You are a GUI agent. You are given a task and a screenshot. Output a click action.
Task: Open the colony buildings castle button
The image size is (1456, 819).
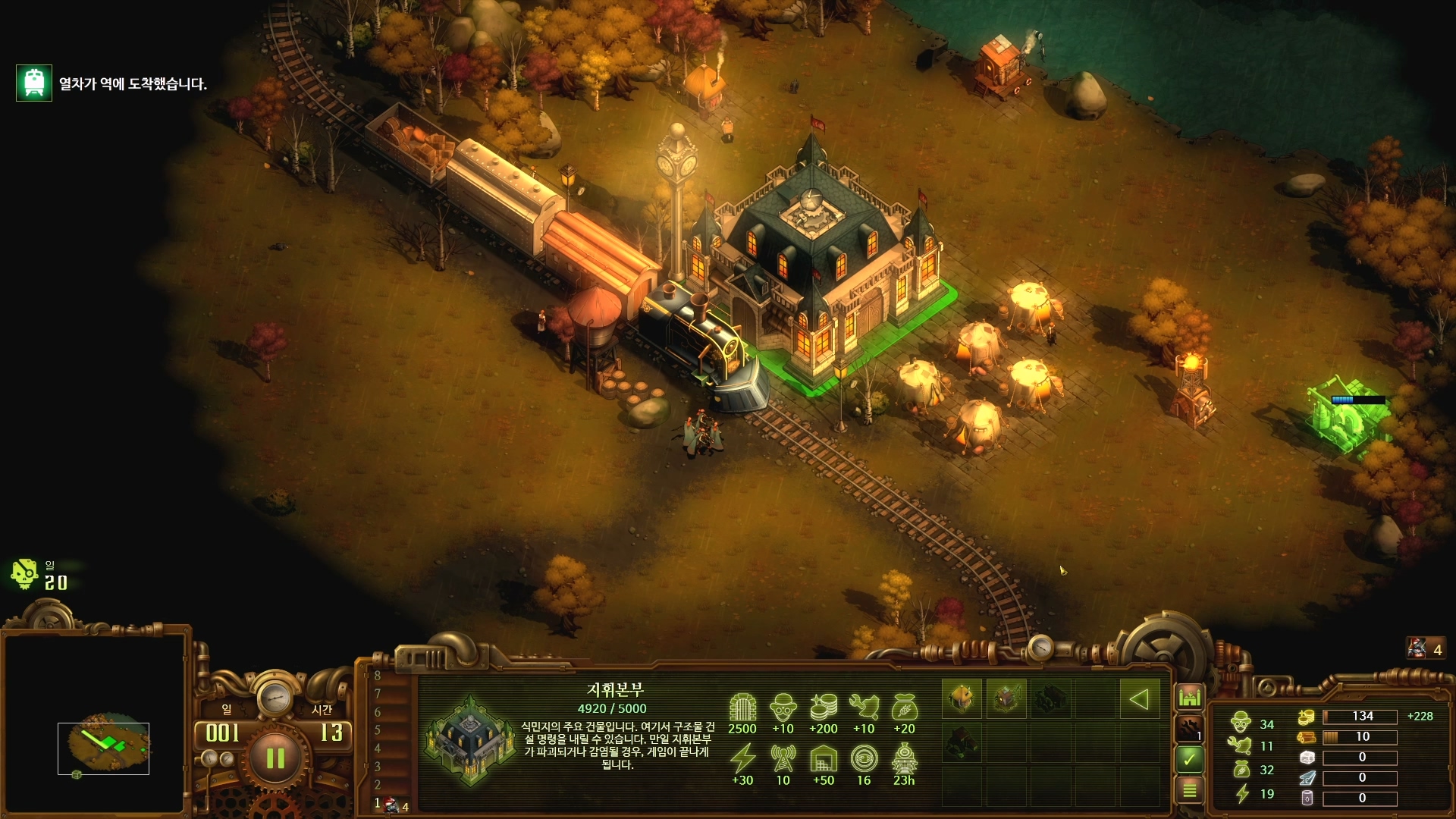pos(1189,696)
